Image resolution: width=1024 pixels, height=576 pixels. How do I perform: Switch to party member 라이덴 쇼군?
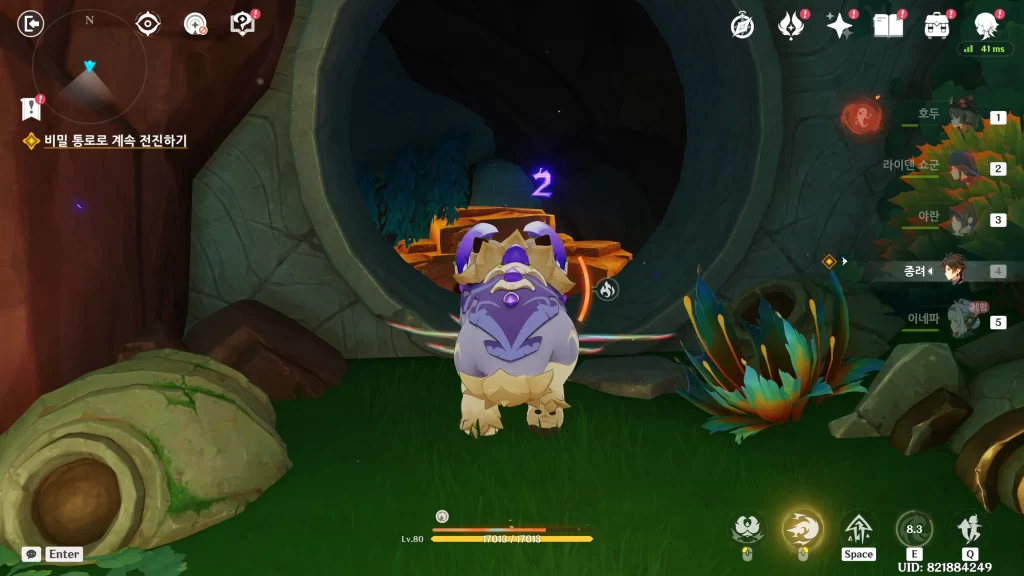pos(962,167)
